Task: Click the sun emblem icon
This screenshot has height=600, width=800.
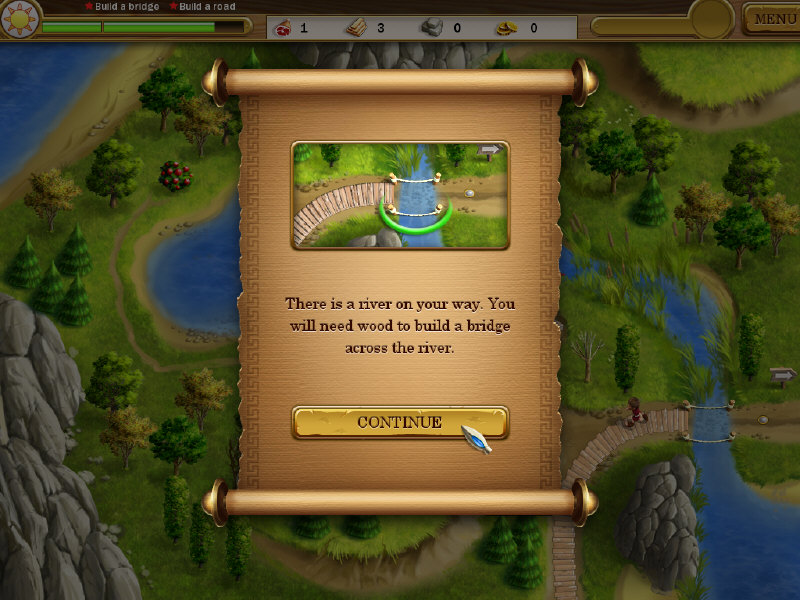Action: (x=19, y=19)
